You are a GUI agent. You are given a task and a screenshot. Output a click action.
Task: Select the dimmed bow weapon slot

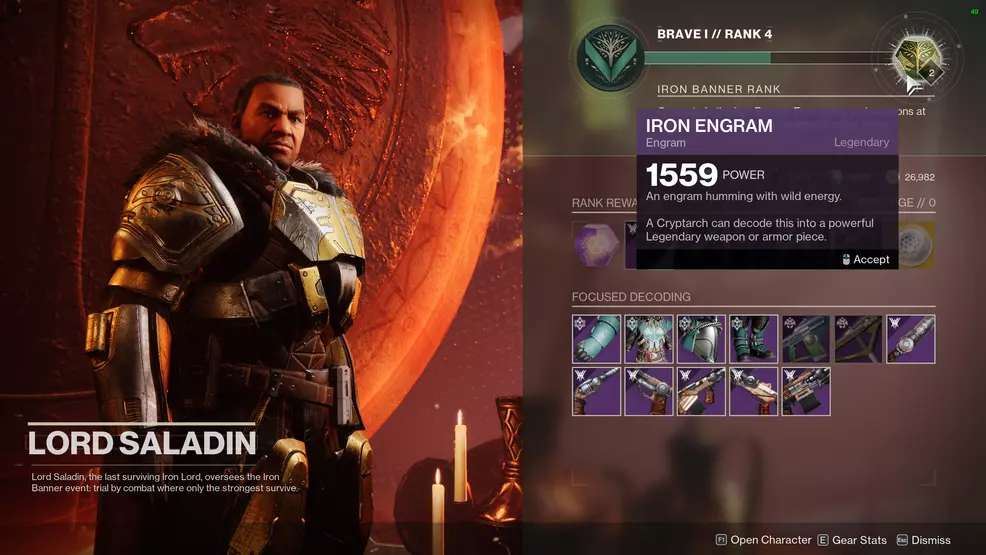tap(858, 339)
